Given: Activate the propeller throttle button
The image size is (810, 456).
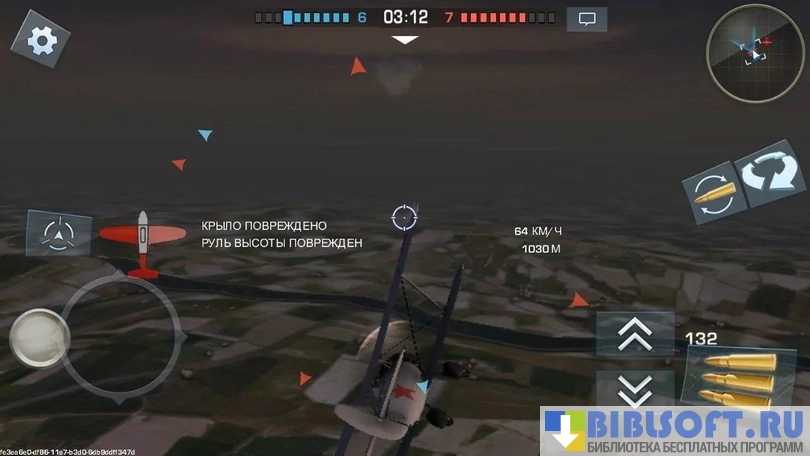Looking at the screenshot, I should 60,234.
